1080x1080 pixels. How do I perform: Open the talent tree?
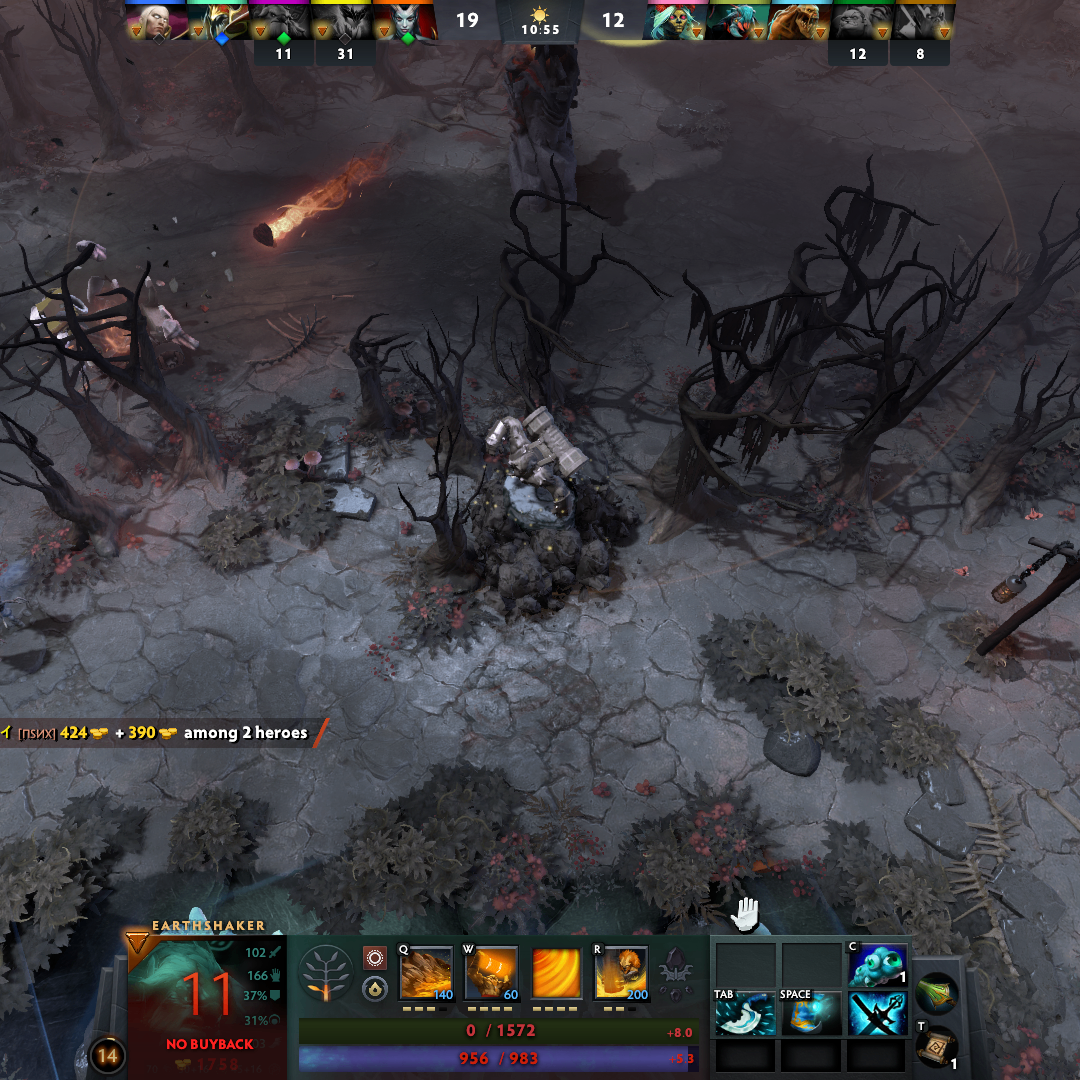coord(325,973)
